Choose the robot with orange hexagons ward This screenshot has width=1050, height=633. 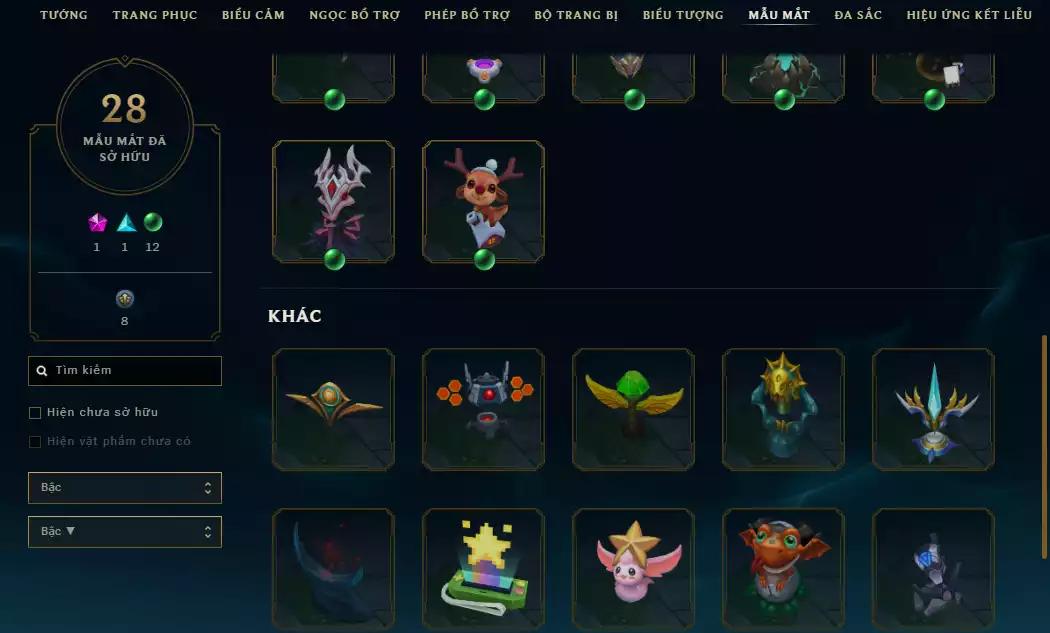click(484, 409)
